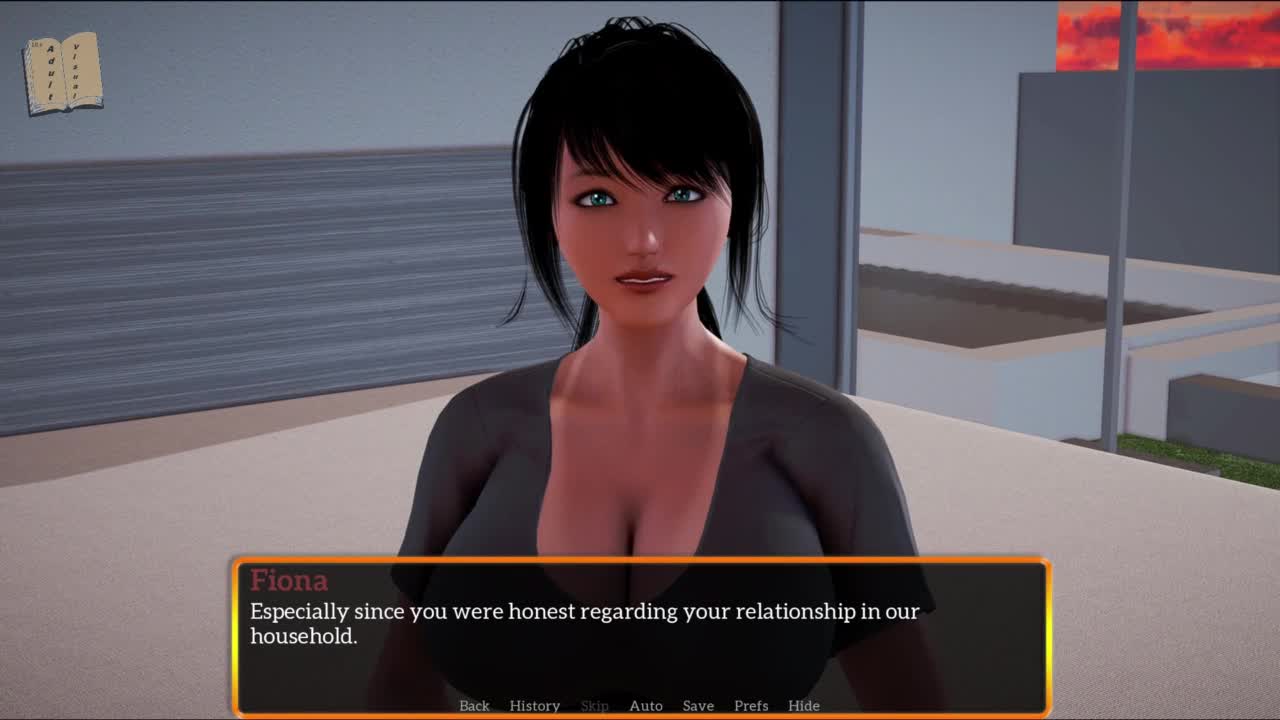Open the Prefs settings menu

(751, 705)
